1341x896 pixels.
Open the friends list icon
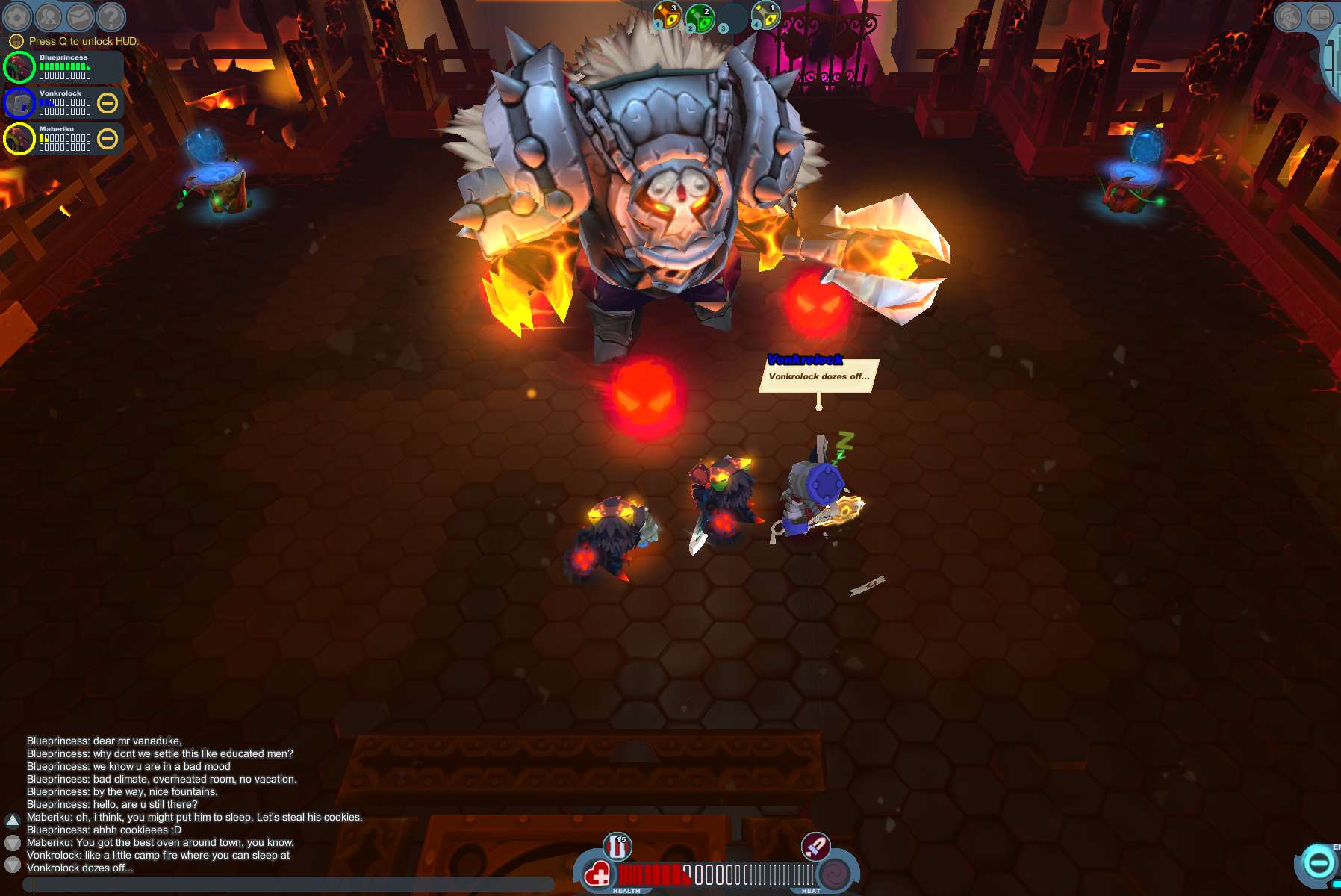(49, 16)
